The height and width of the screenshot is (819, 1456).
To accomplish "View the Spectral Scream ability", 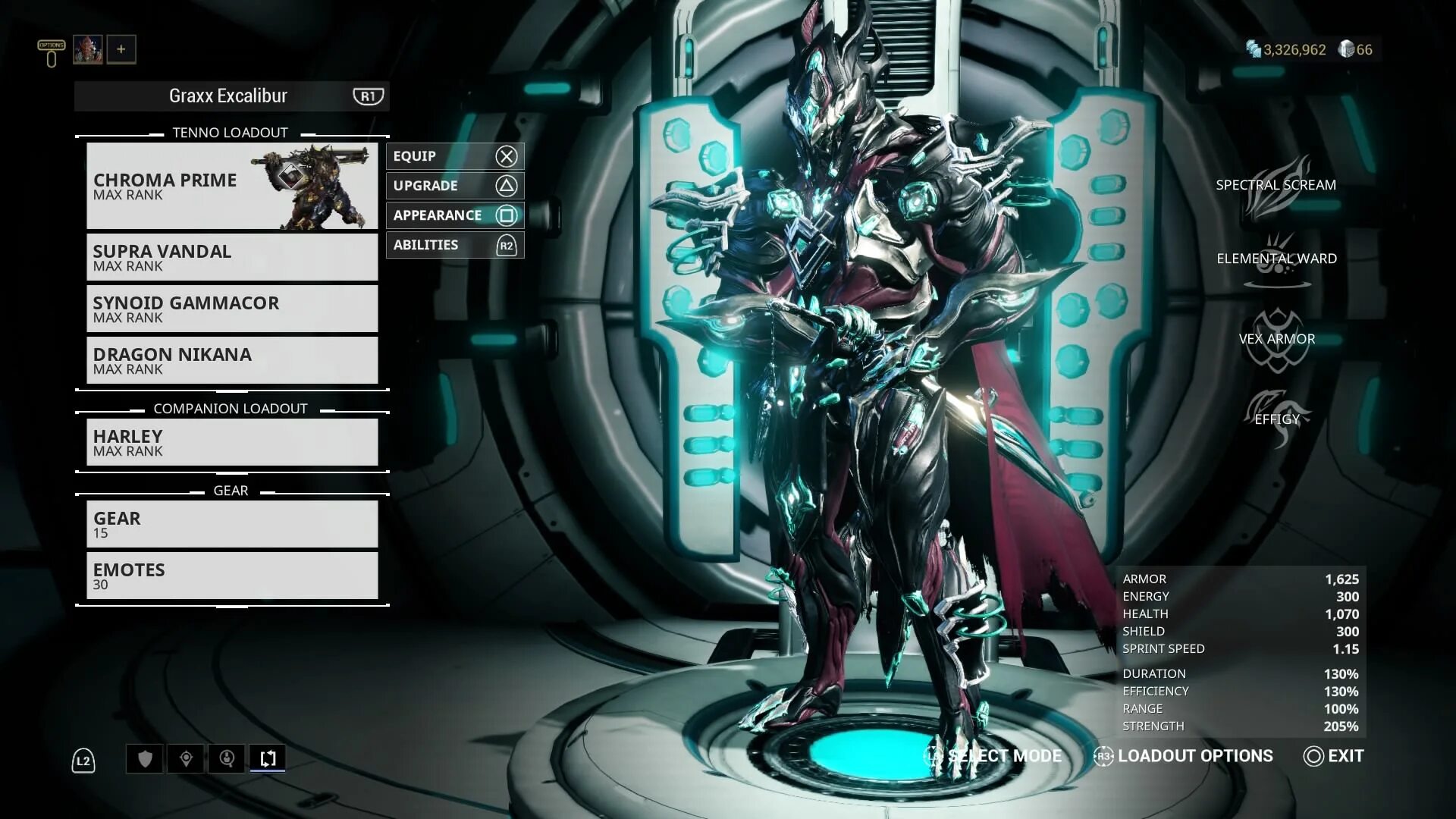I will coord(1277,186).
